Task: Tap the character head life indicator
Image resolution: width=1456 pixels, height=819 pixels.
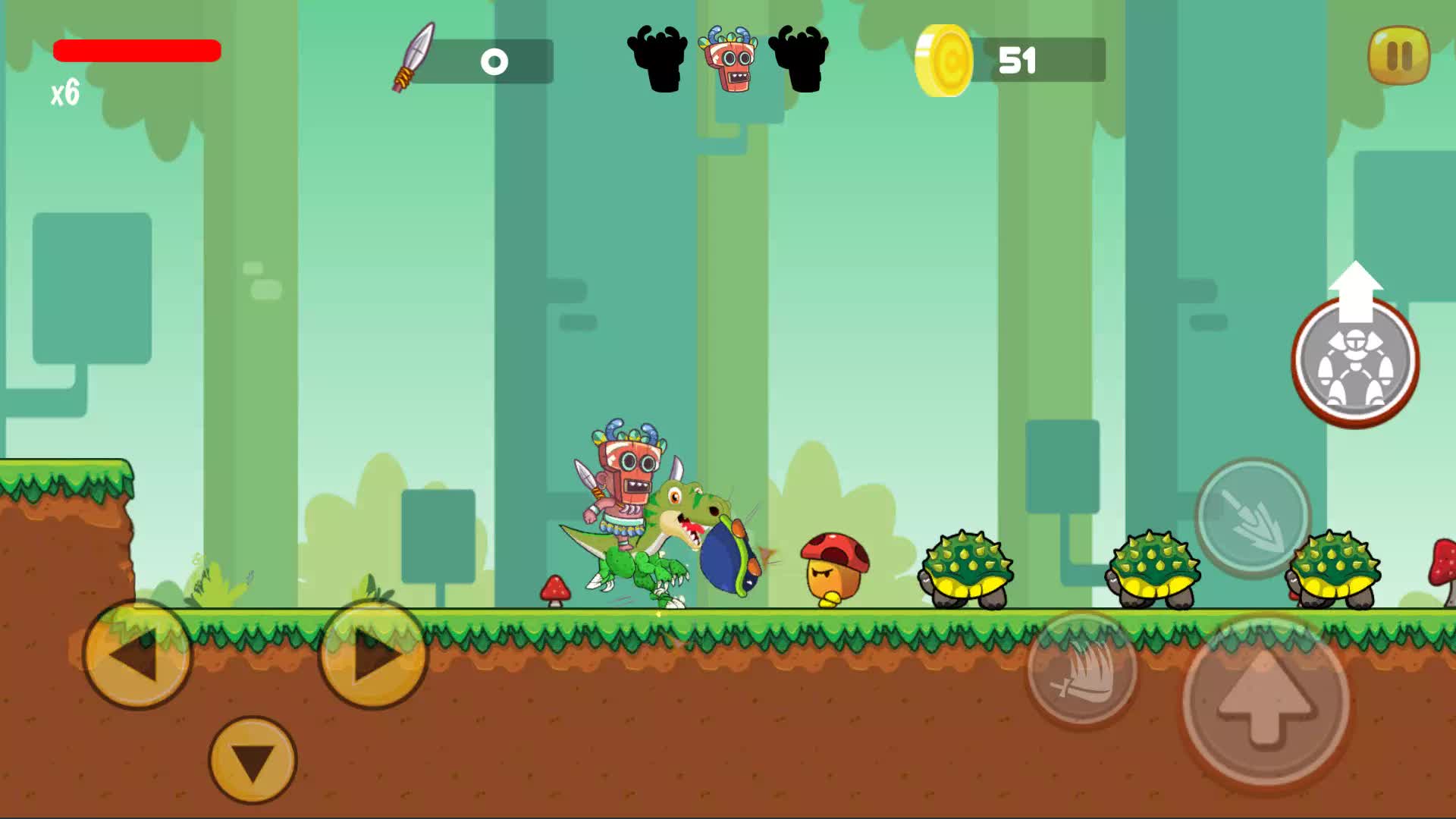Action: click(x=729, y=59)
